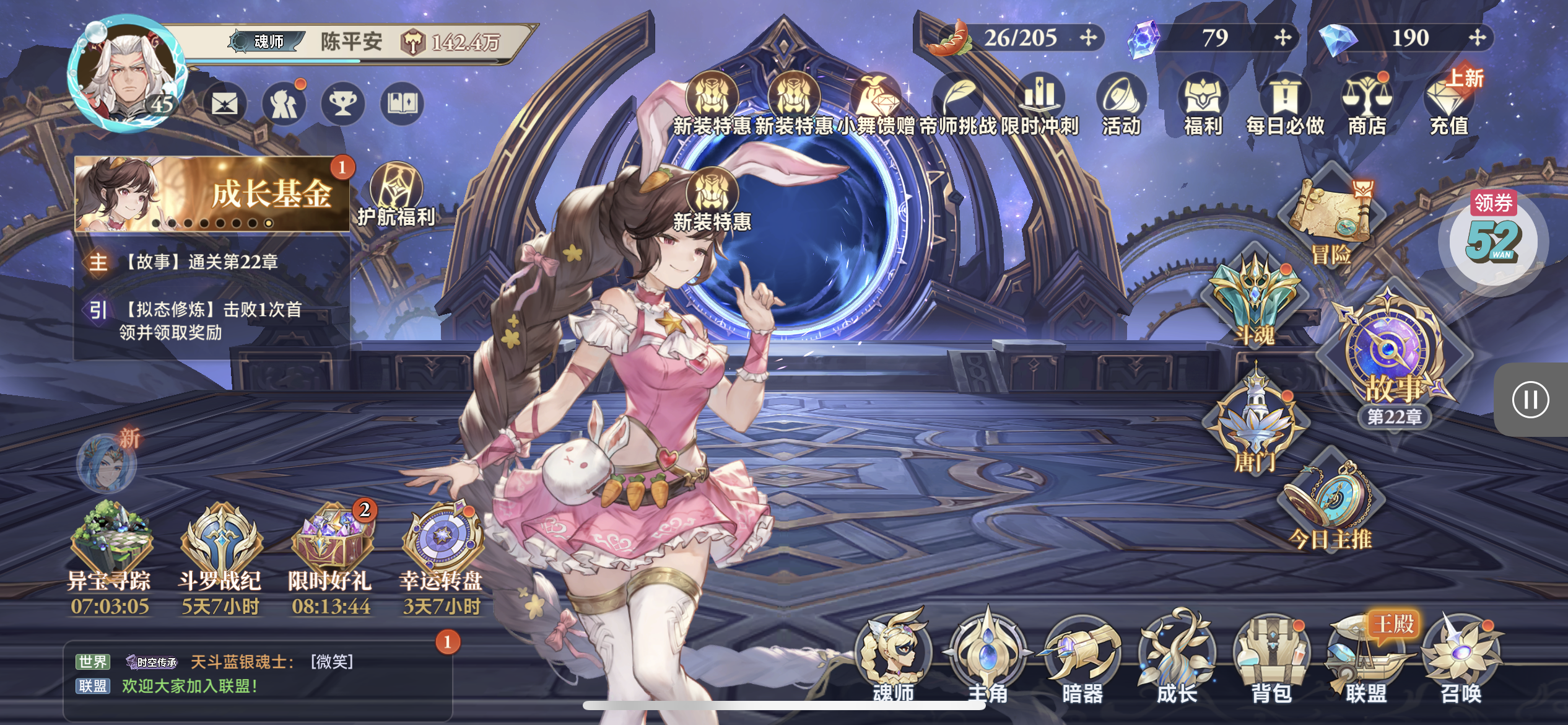The height and width of the screenshot is (725, 1568).
Task: Open the 魂师 soul master menu
Action: (x=894, y=658)
